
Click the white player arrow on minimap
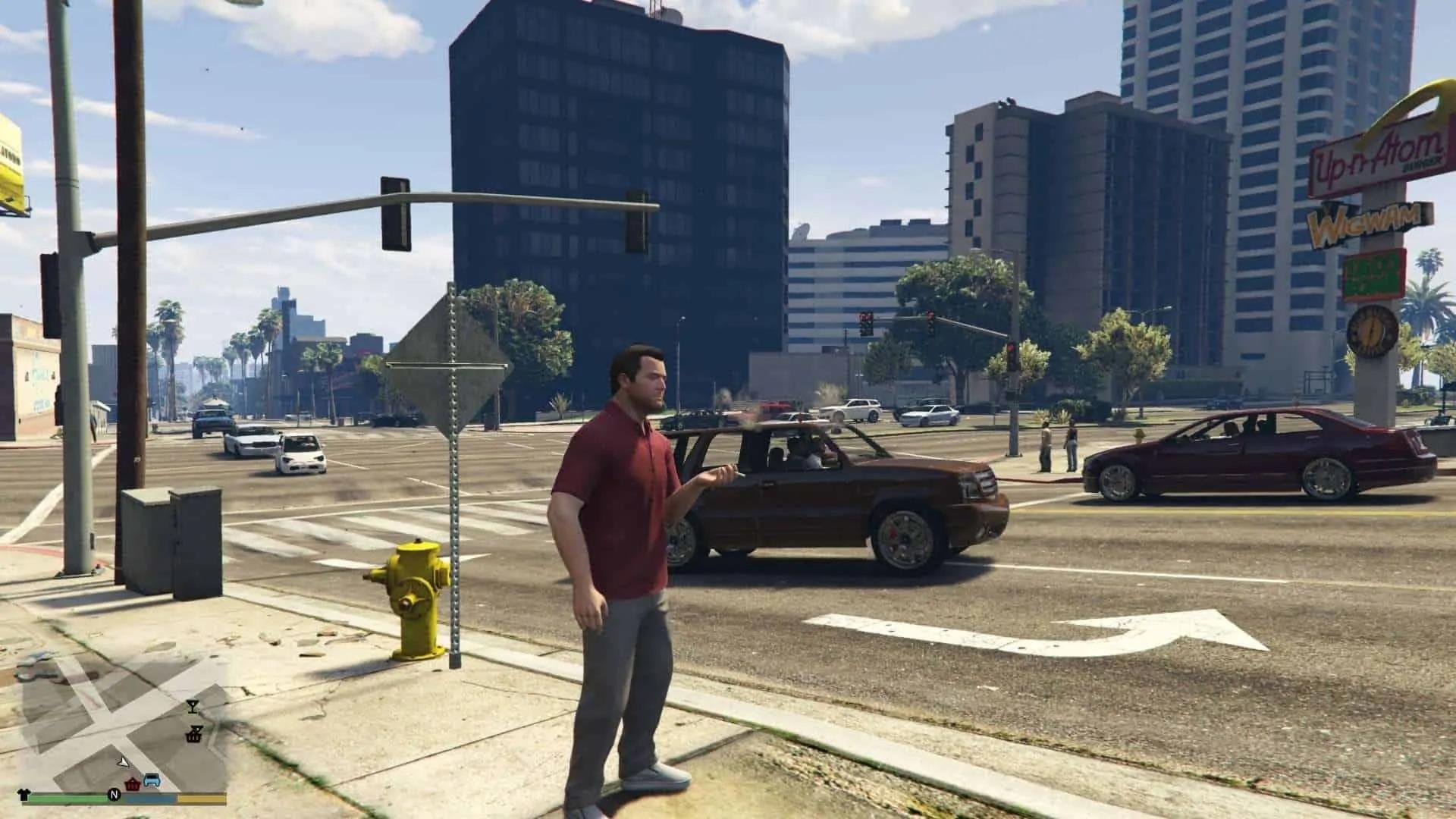tap(121, 761)
